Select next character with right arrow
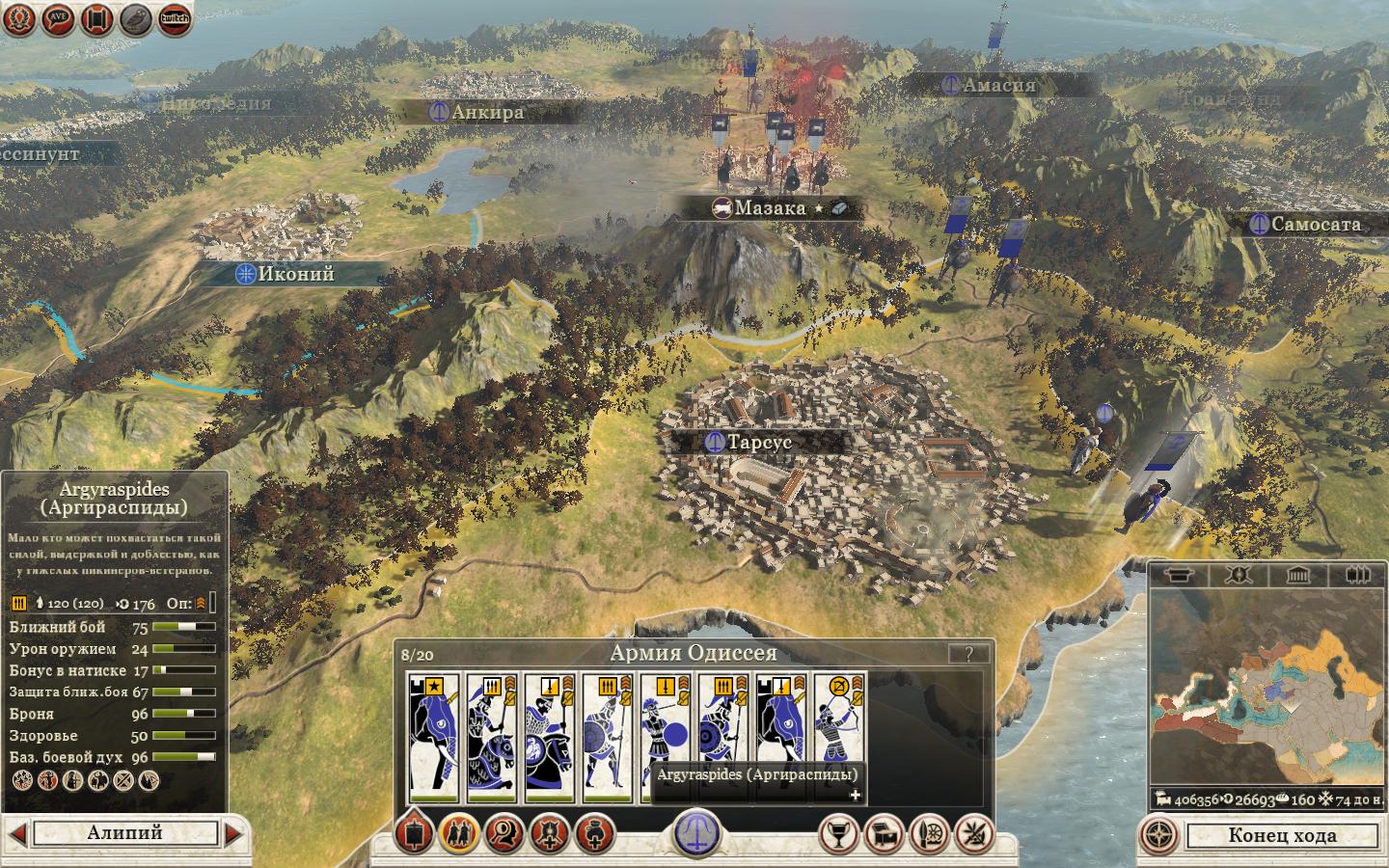 click(233, 833)
